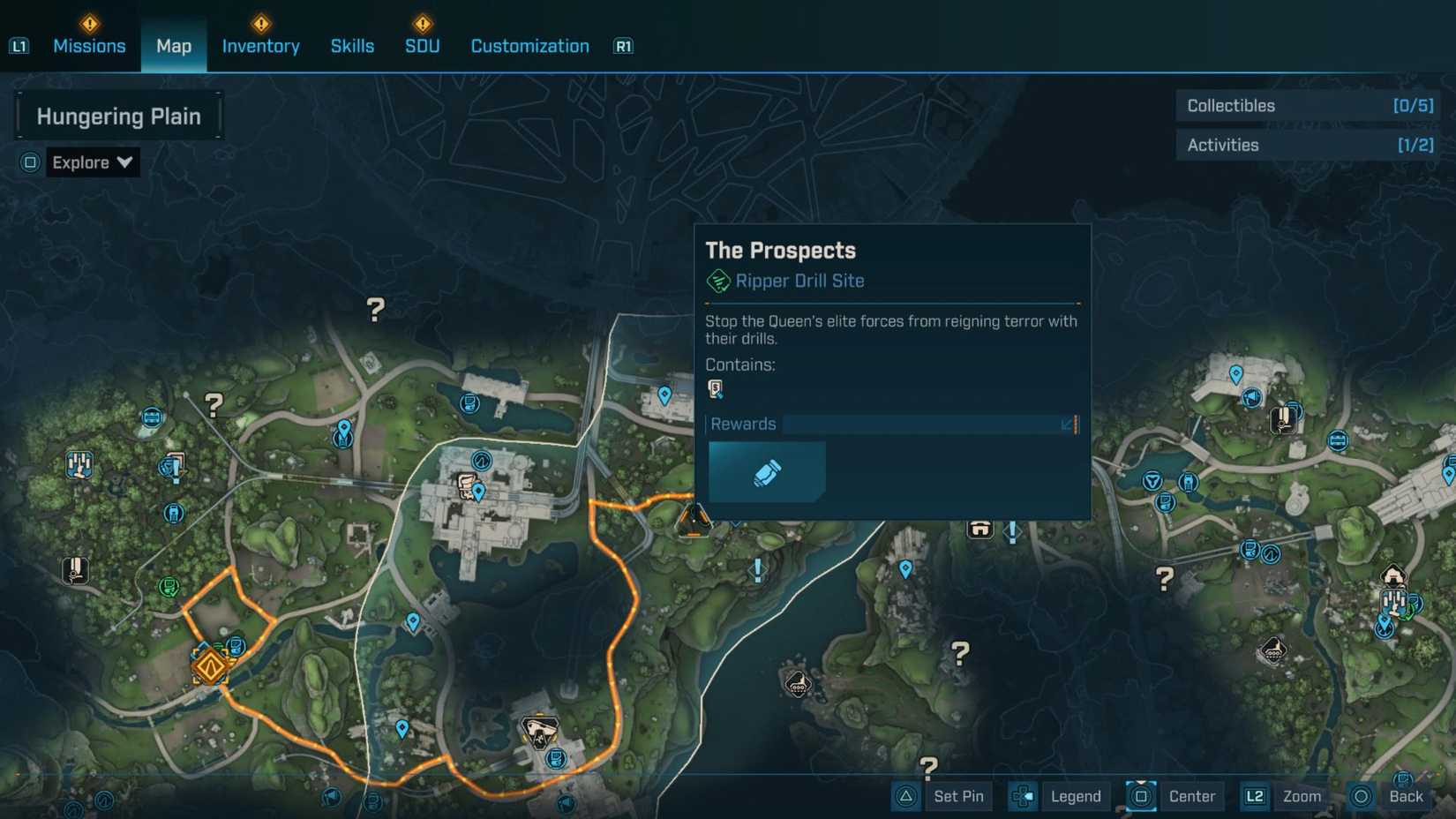This screenshot has width=1456, height=819.
Task: Click a question mark undiscovered location marker
Action: coord(375,308)
